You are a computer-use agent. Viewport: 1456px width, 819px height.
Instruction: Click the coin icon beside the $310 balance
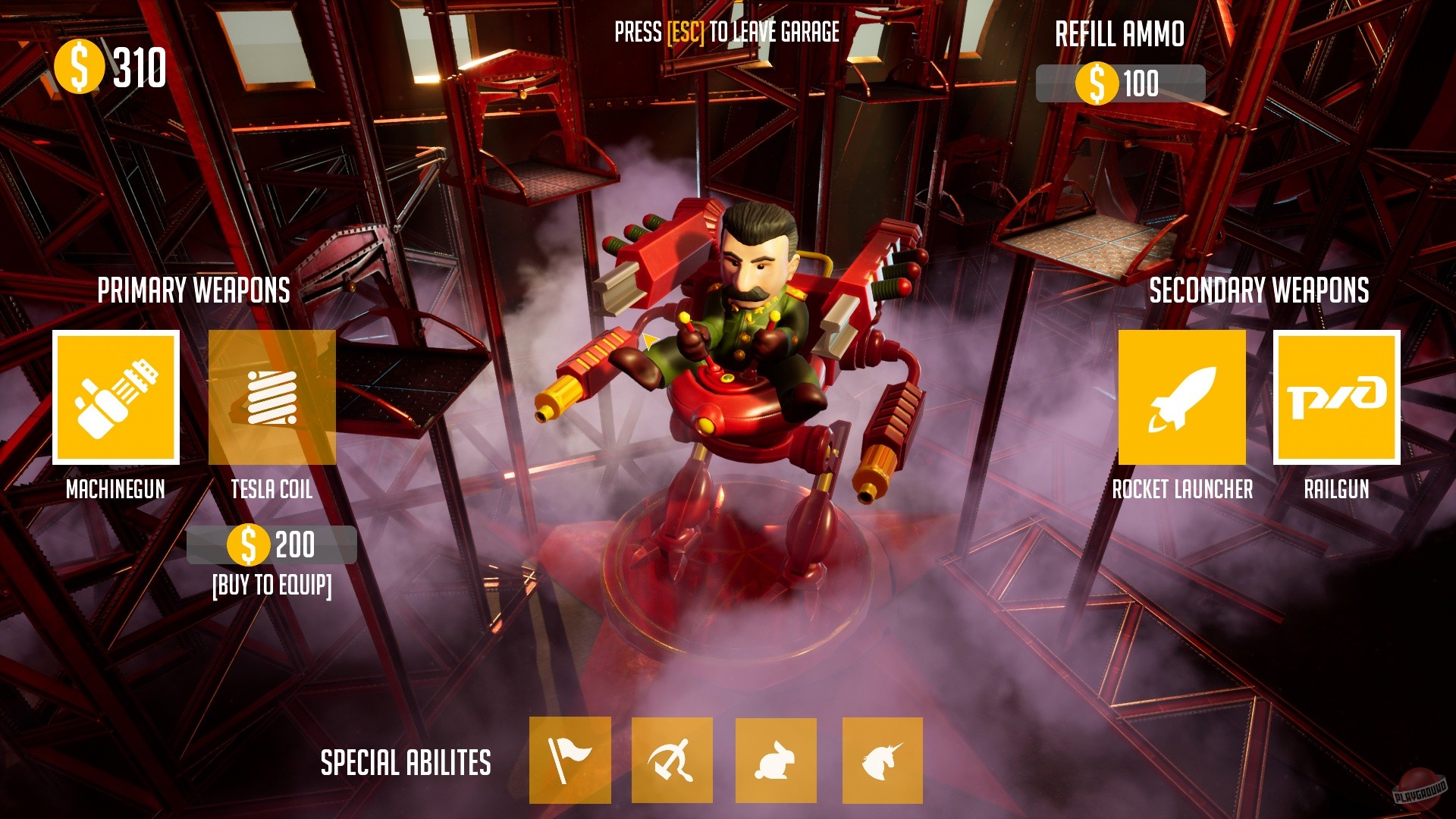pos(79,67)
